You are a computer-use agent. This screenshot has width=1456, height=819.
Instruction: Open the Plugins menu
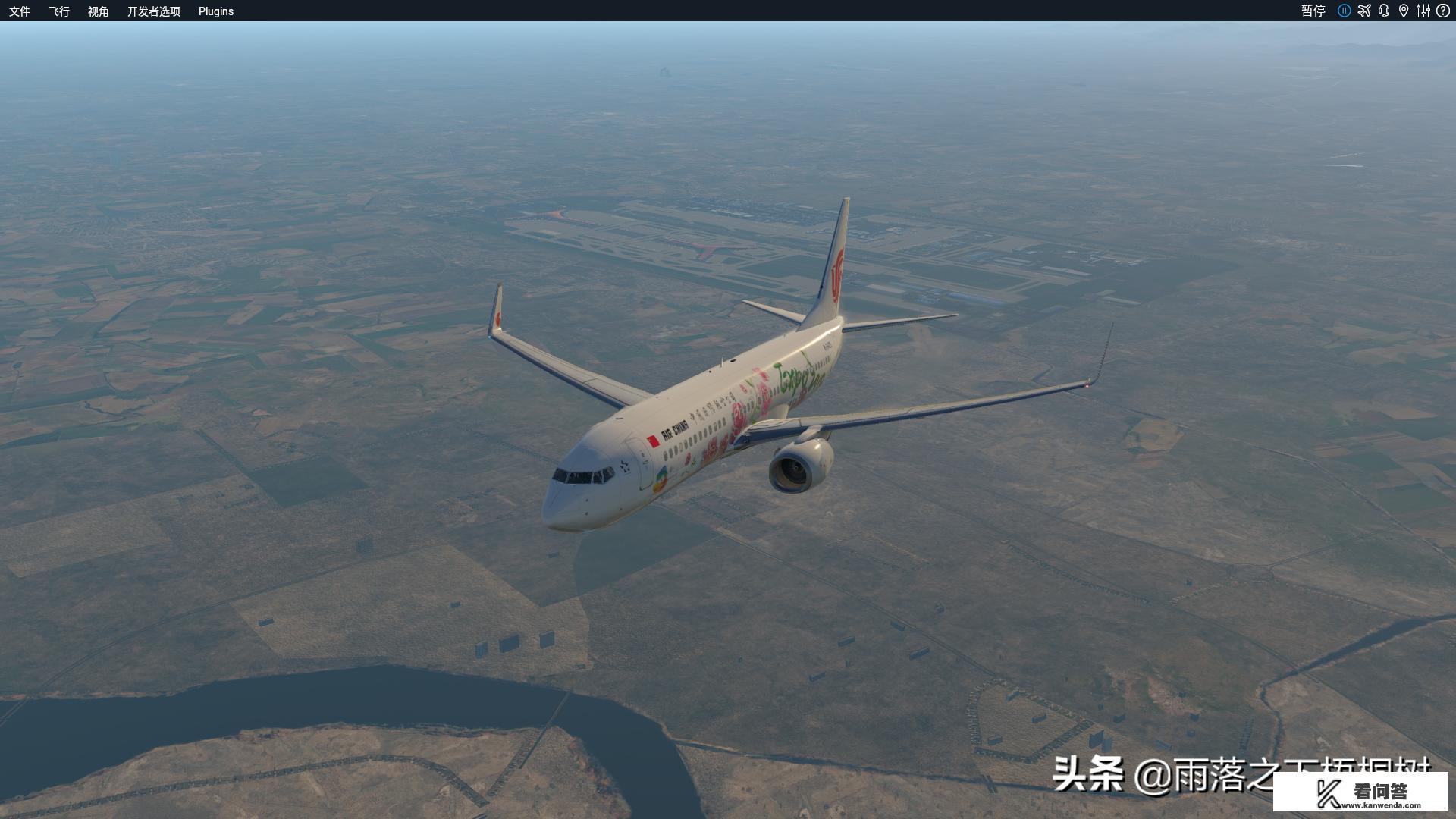[x=216, y=11]
